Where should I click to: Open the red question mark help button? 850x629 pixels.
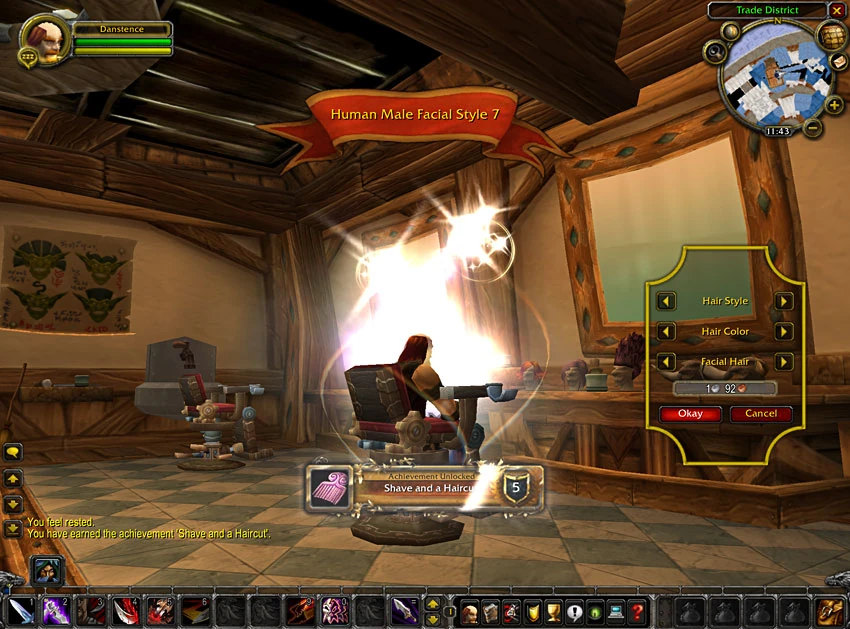tap(637, 610)
